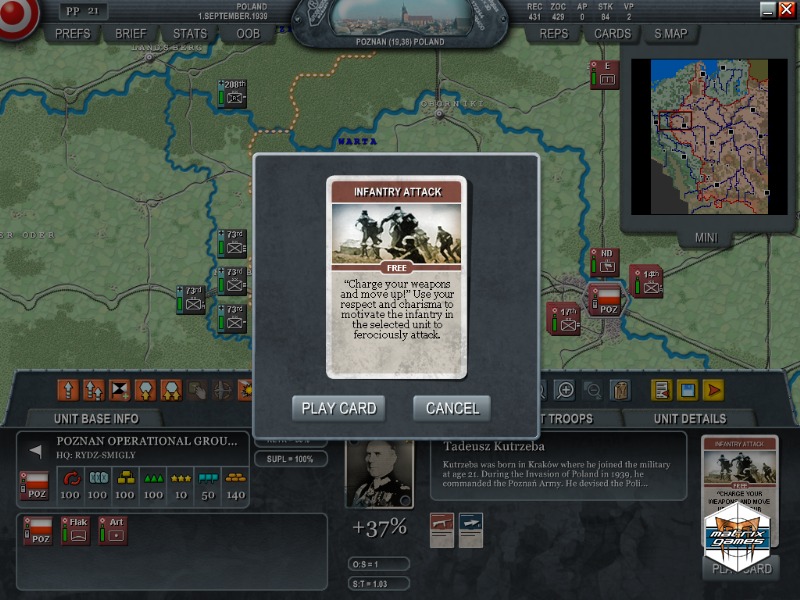This screenshot has width=800, height=600.
Task: Select the Art artillery subunit icon
Action: pyautogui.click(x=113, y=530)
